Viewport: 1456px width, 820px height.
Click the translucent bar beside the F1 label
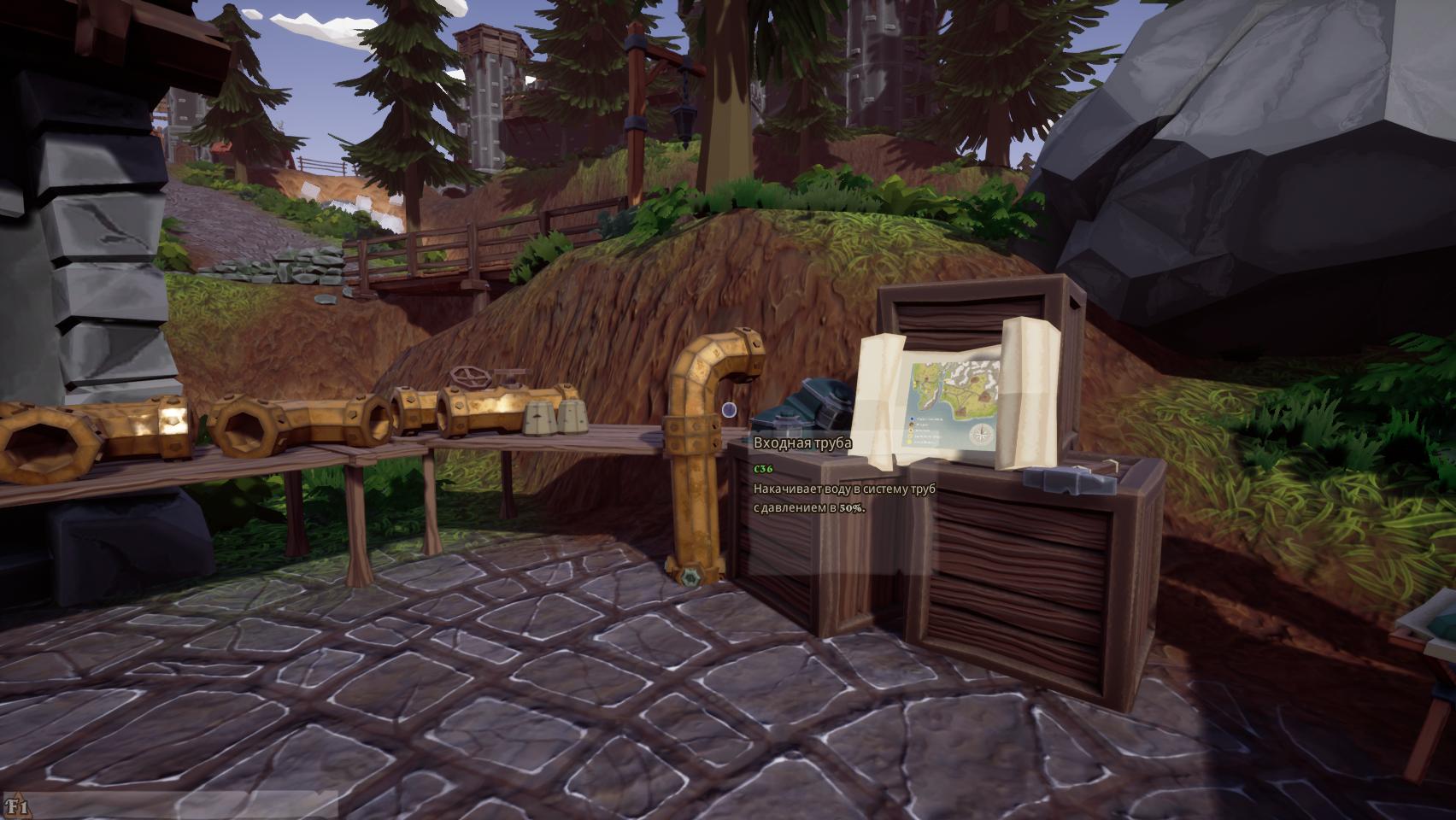(x=184, y=805)
